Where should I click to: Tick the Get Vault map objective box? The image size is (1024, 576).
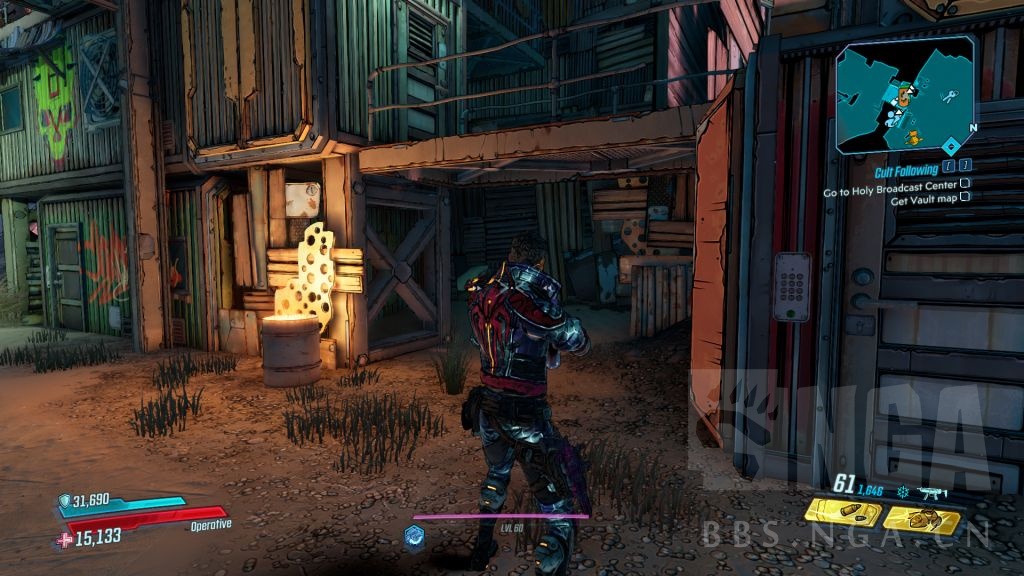point(965,197)
